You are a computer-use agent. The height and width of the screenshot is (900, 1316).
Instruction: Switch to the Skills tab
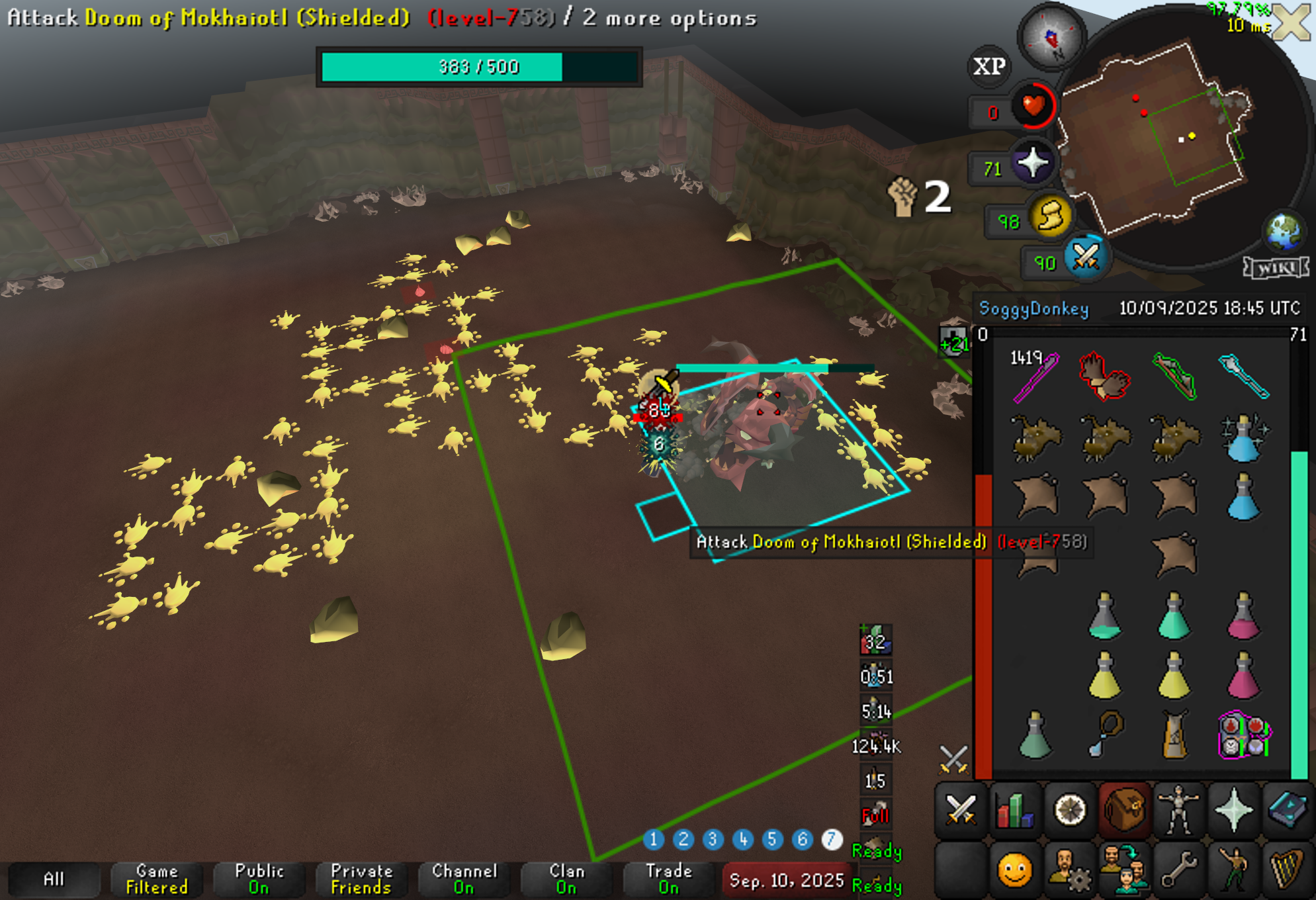1014,810
